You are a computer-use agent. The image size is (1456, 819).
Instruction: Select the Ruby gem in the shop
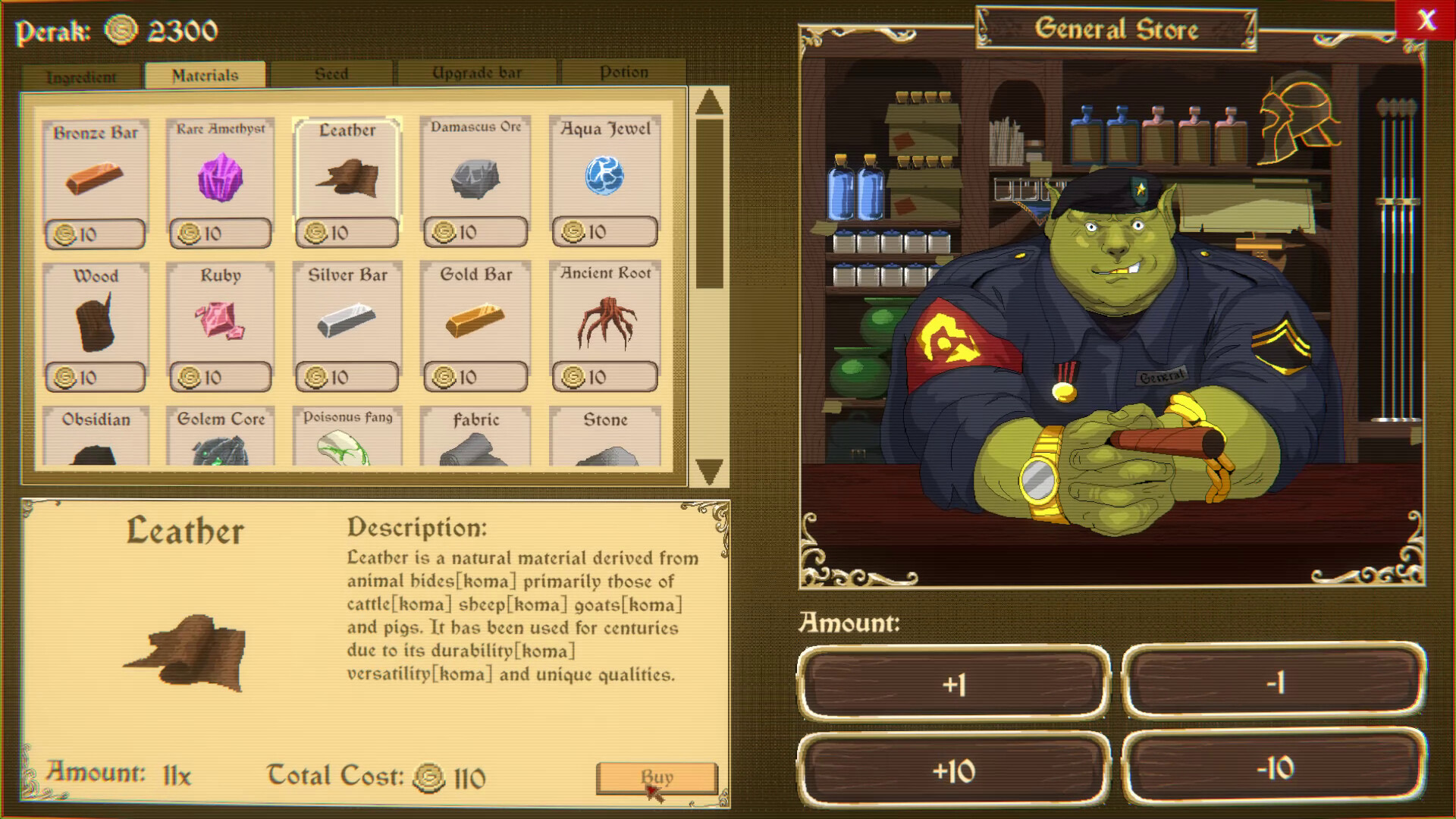coord(221,322)
